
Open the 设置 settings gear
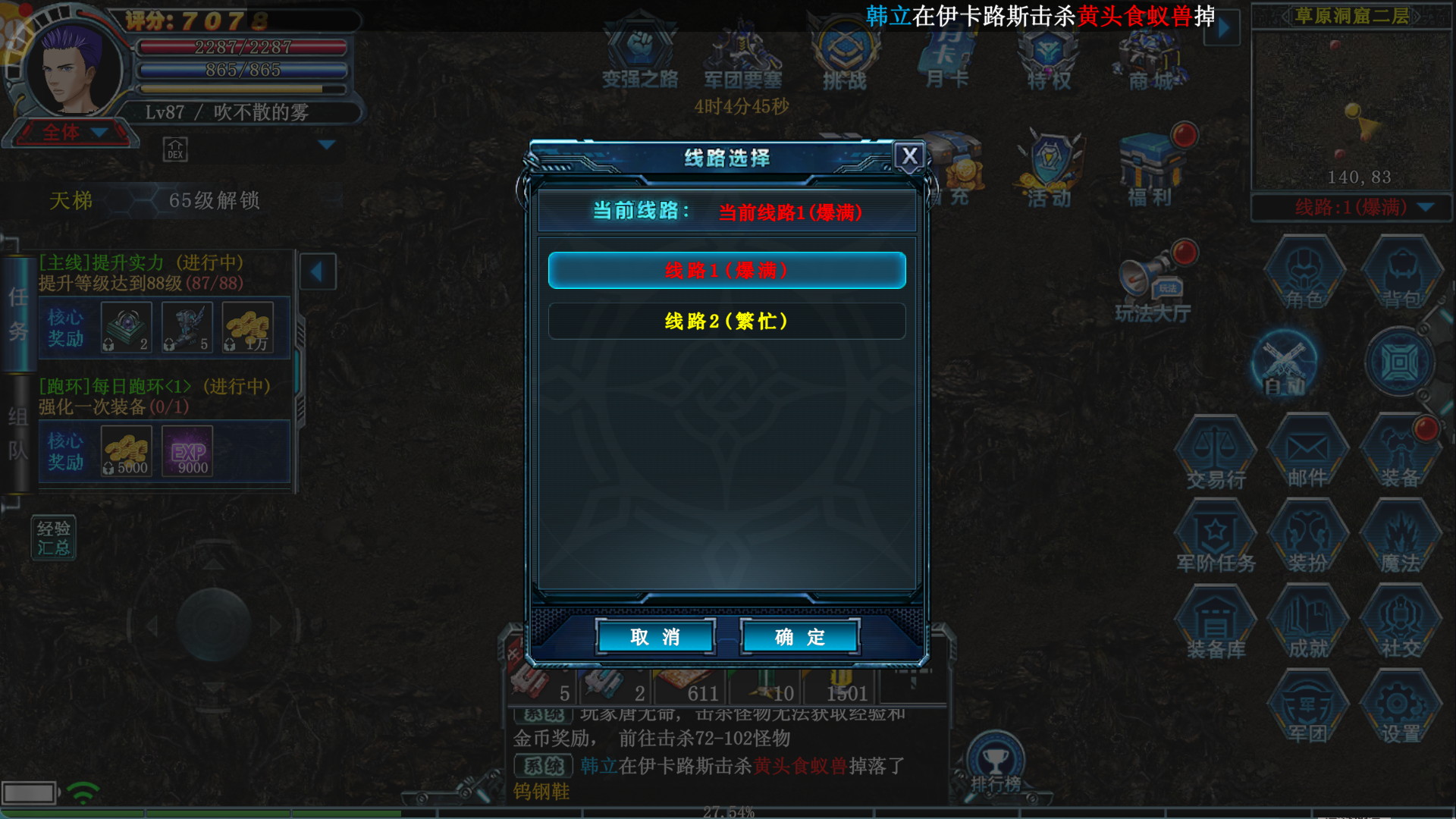pos(1400,709)
